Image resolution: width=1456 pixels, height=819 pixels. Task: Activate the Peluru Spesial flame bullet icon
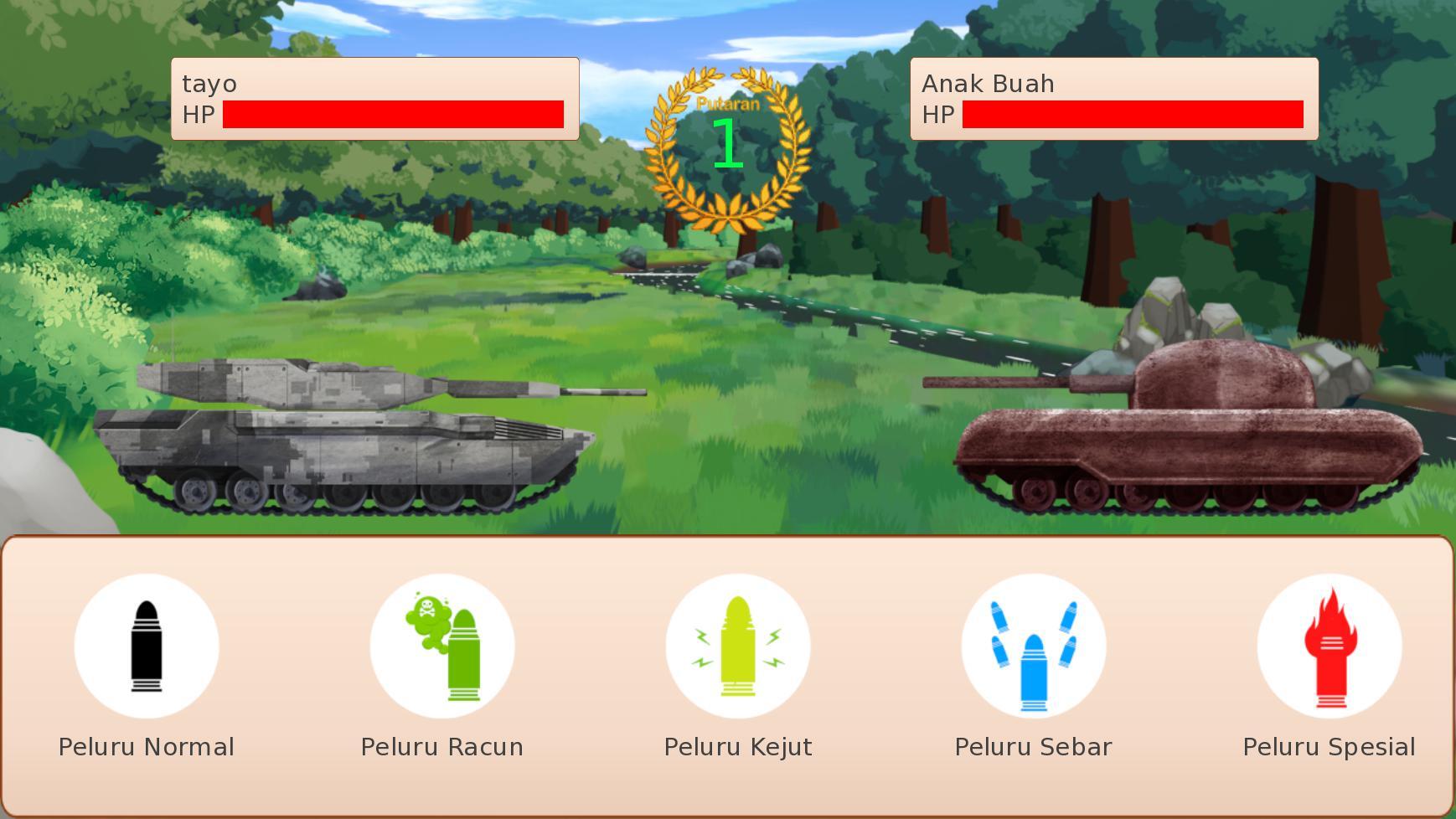[1329, 646]
